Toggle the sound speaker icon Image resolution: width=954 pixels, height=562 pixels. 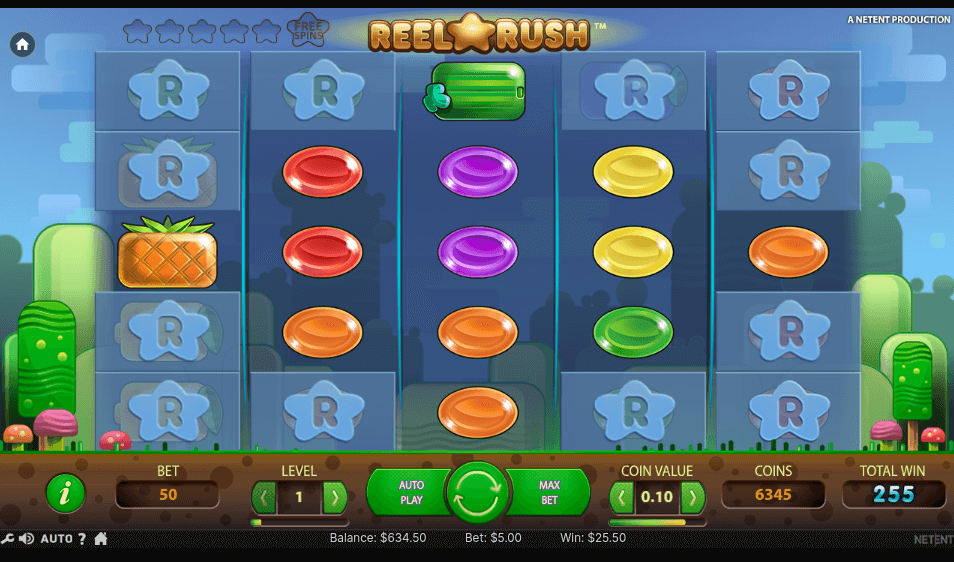click(27, 539)
